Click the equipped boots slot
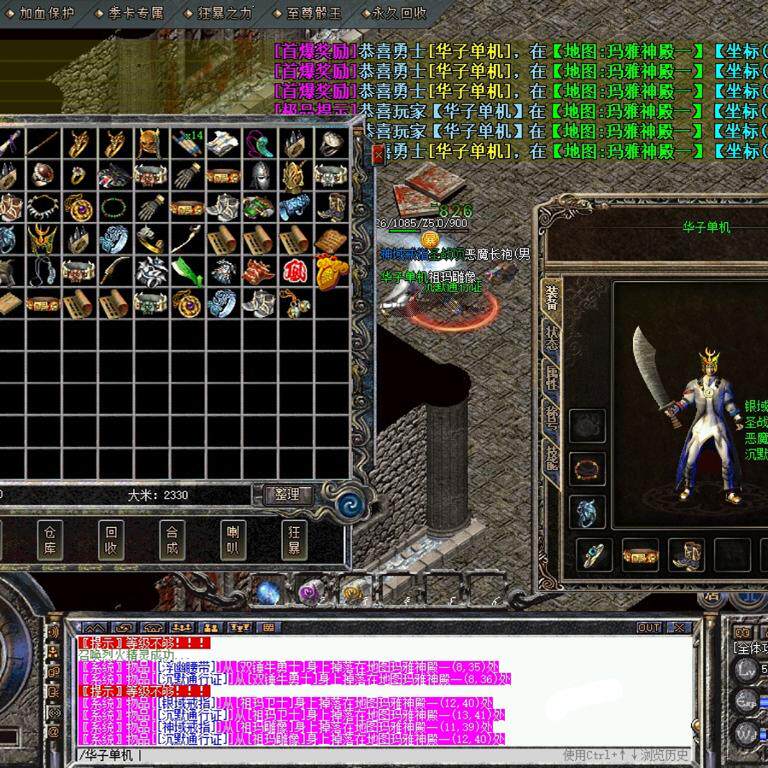Viewport: 768px width, 768px height. [686, 554]
